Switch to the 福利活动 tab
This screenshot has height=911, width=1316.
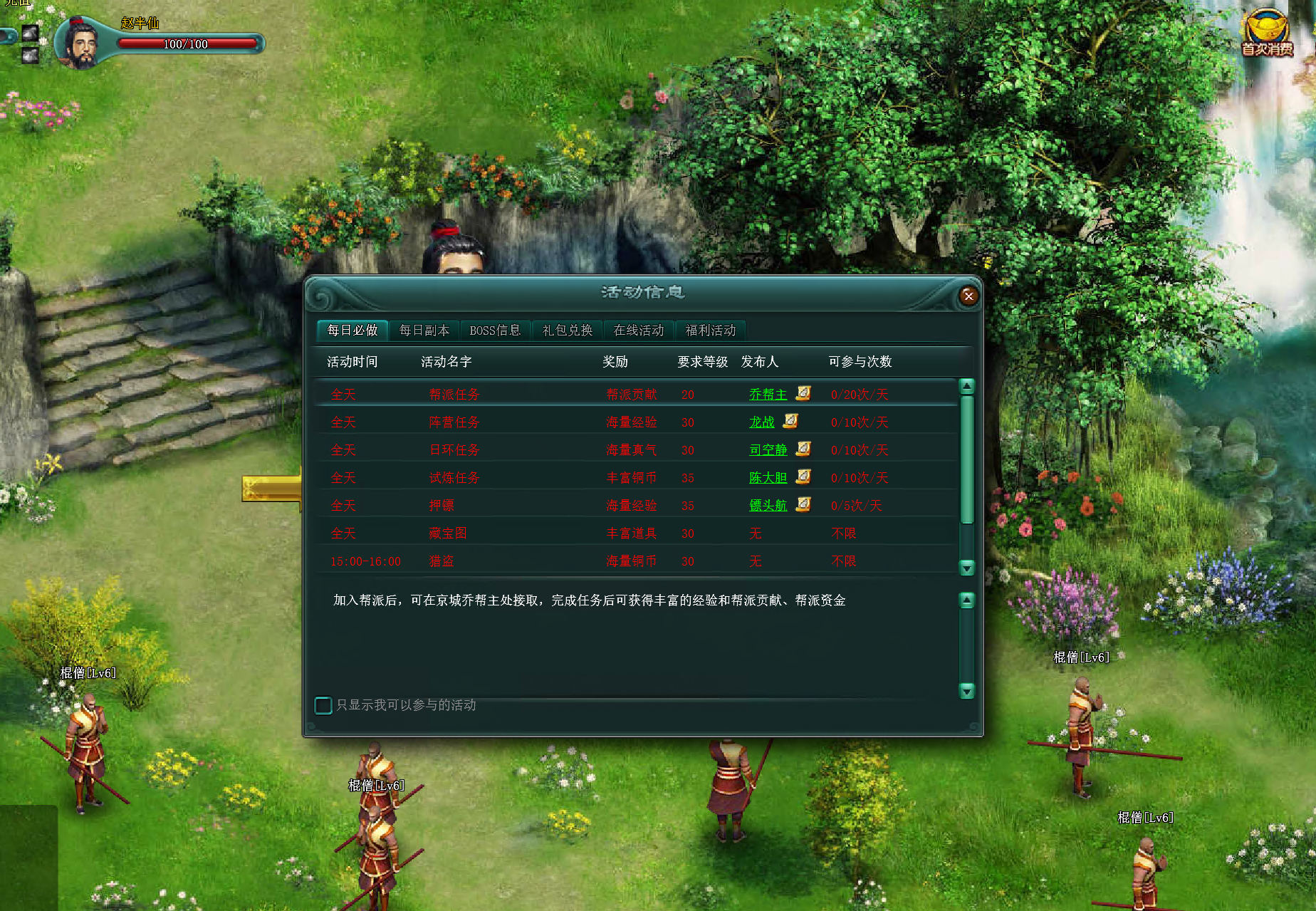click(x=710, y=330)
